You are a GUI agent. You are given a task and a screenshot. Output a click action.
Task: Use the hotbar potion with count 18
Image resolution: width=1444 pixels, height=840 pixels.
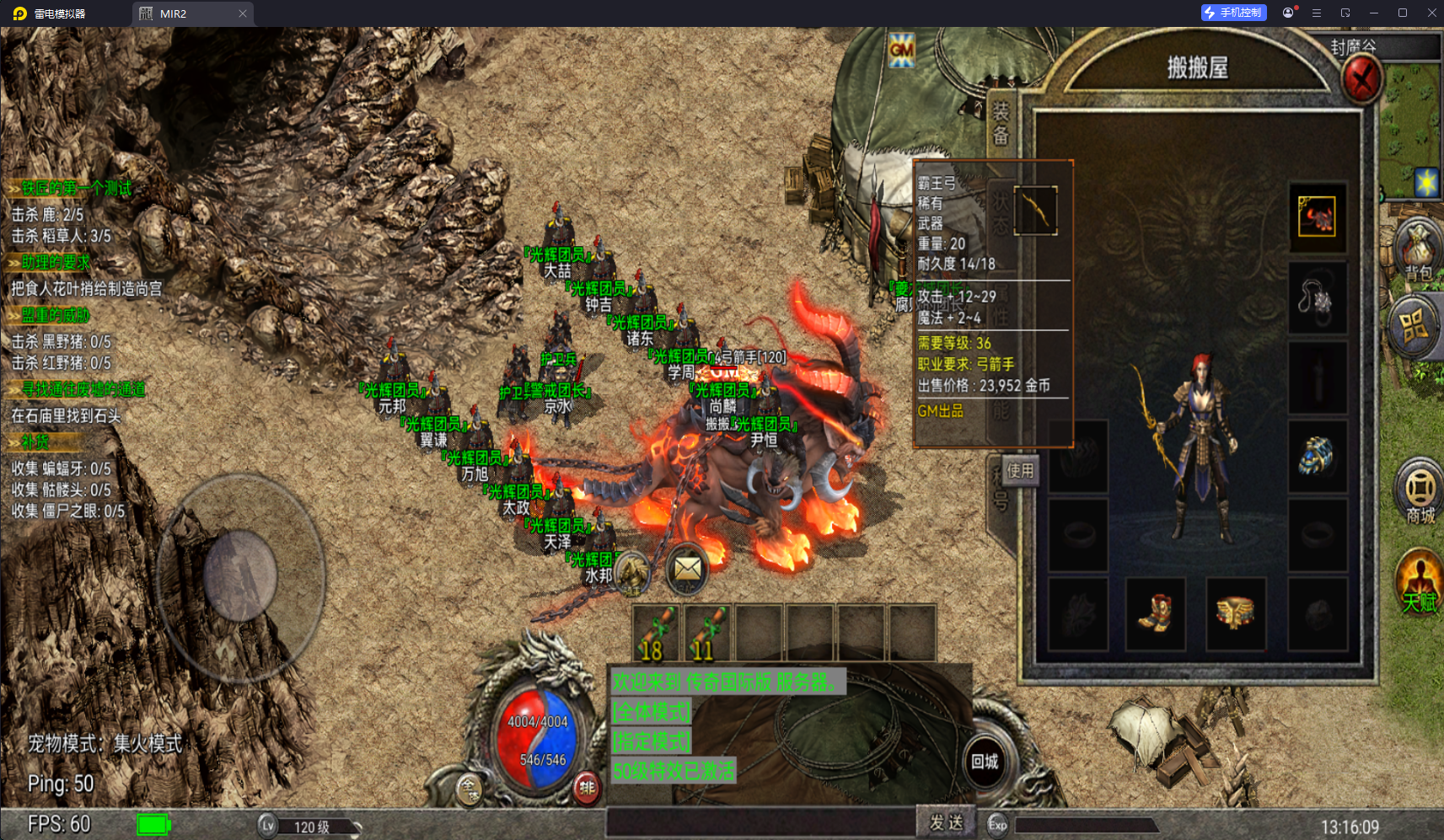pyautogui.click(x=657, y=633)
